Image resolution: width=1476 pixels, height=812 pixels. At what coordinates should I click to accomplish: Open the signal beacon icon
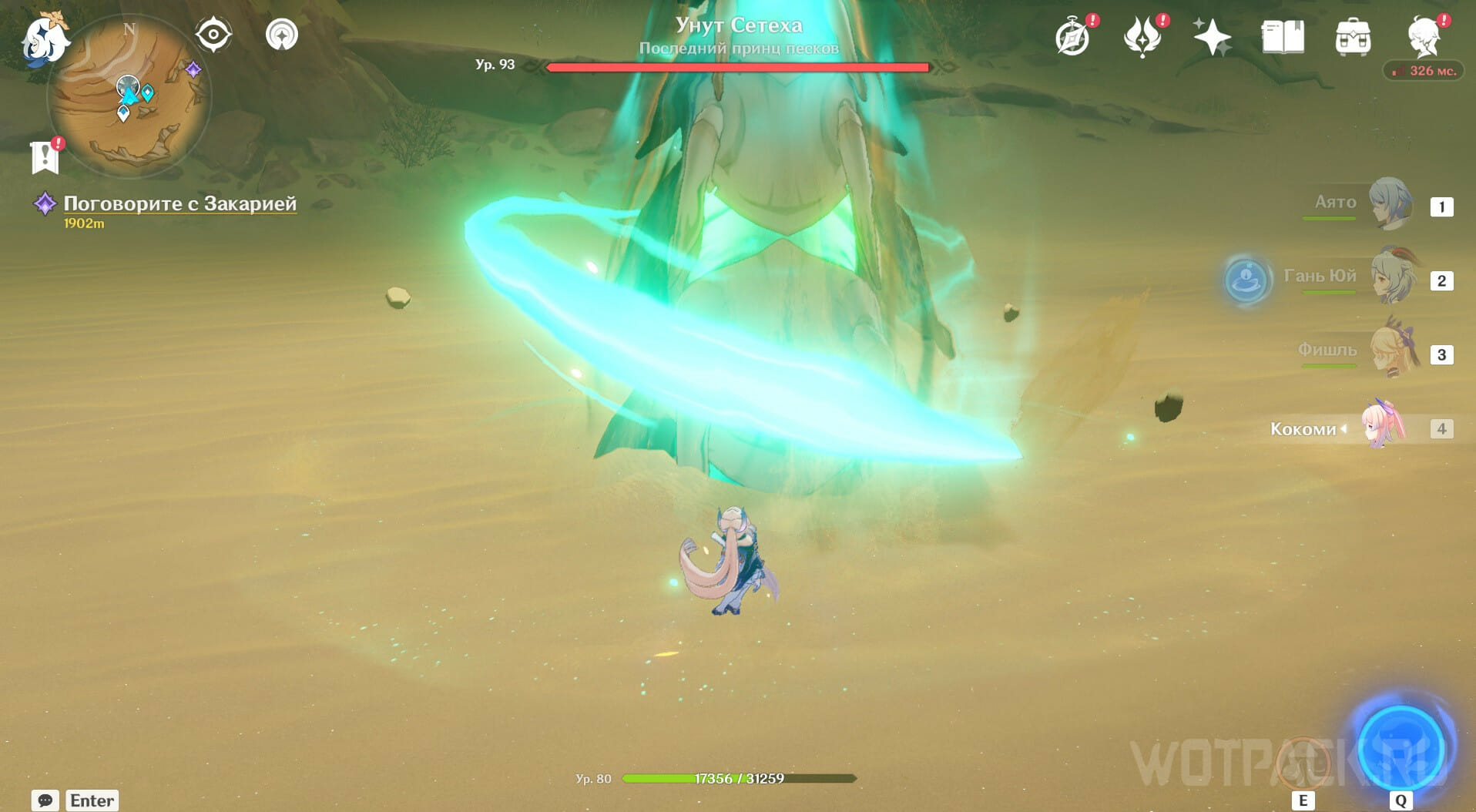(282, 35)
